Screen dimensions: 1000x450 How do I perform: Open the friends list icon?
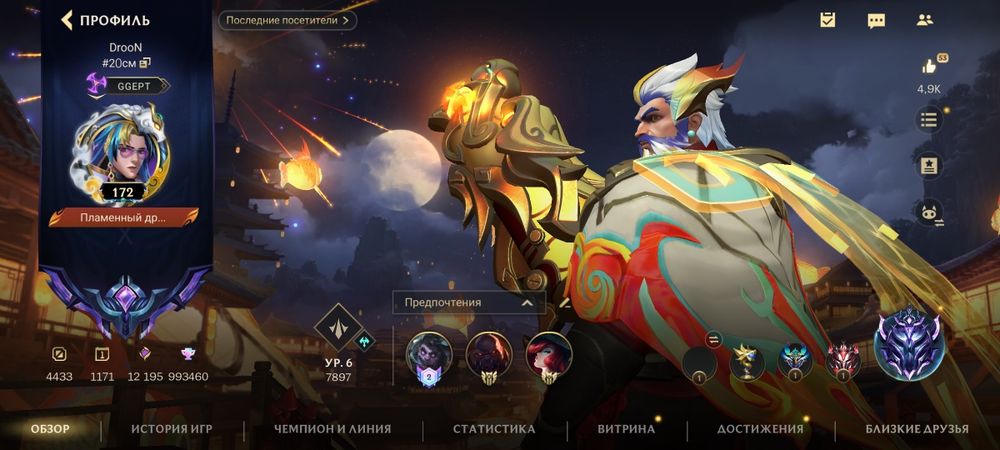point(924,20)
